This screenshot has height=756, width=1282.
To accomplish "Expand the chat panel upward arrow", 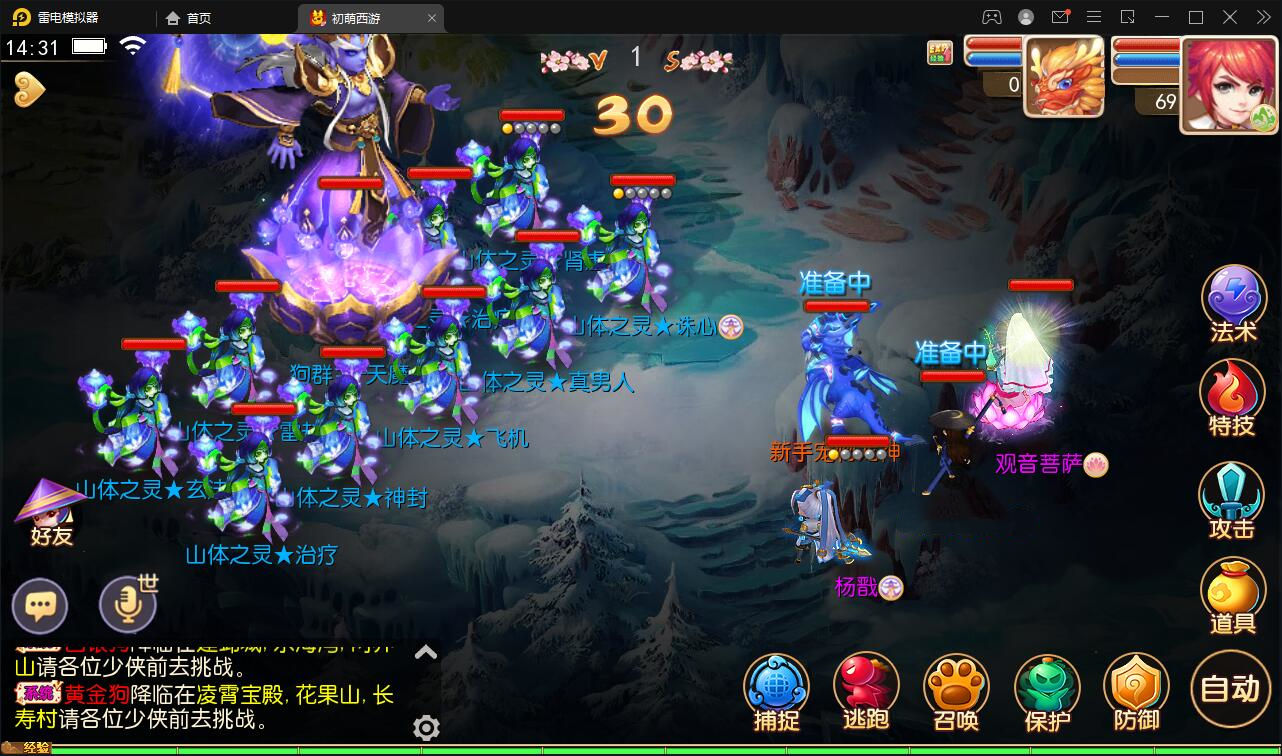I will pyautogui.click(x=426, y=650).
